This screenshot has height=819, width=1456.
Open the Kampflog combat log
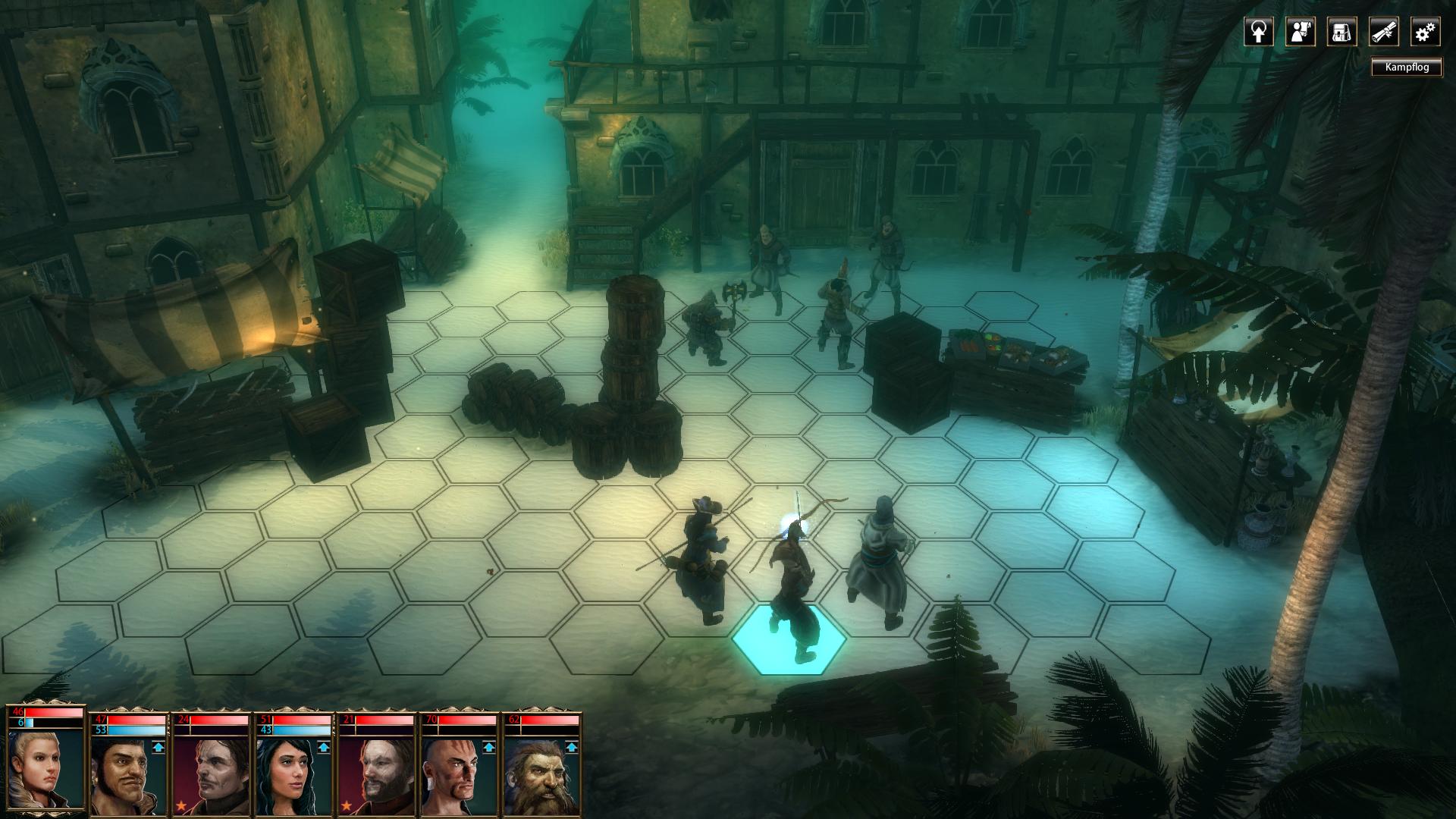tap(1407, 67)
